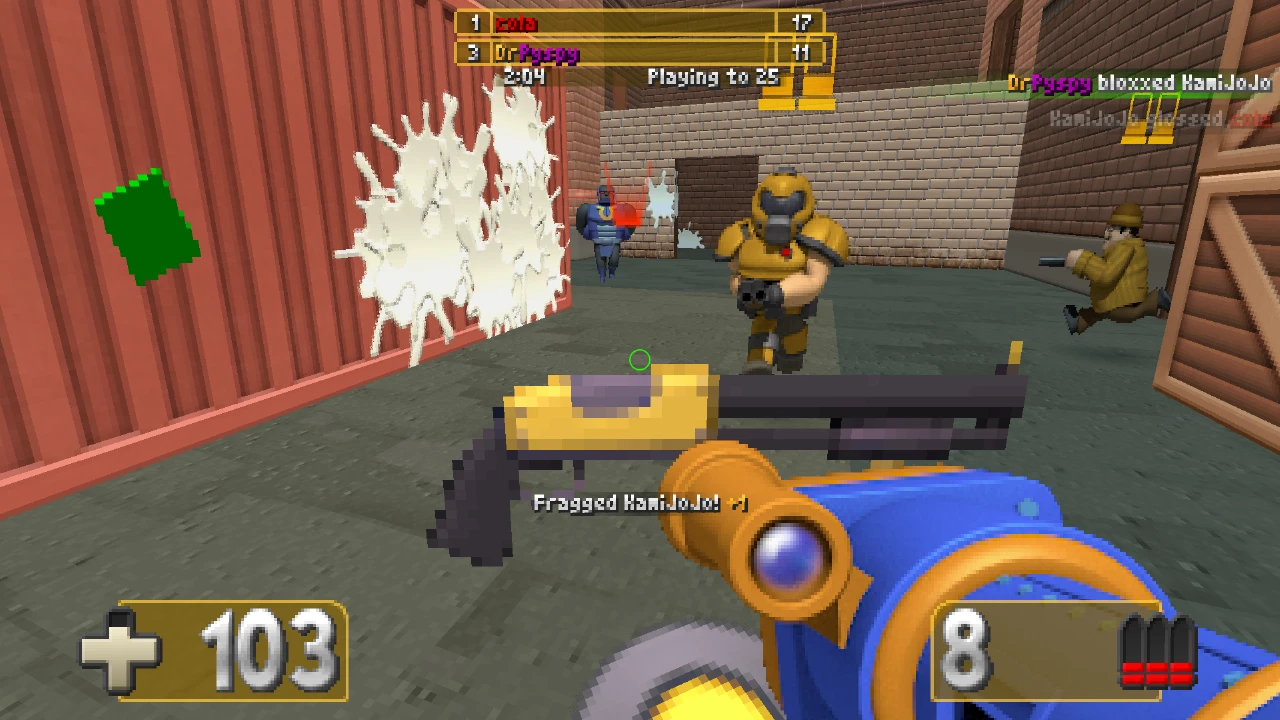
Task: Click the rank number 1 badge
Action: (475, 22)
